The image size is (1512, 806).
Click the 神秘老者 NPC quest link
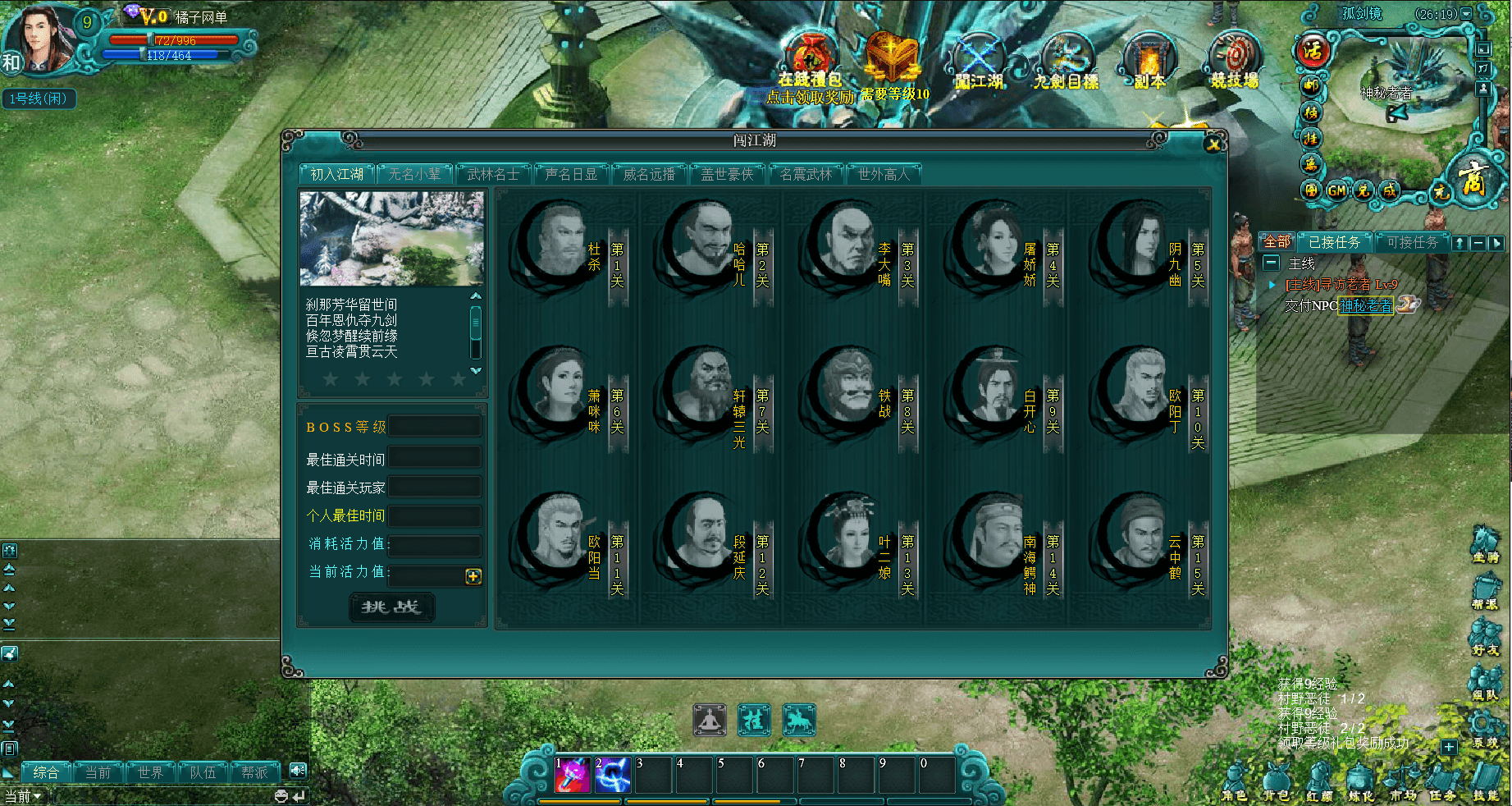1366,305
